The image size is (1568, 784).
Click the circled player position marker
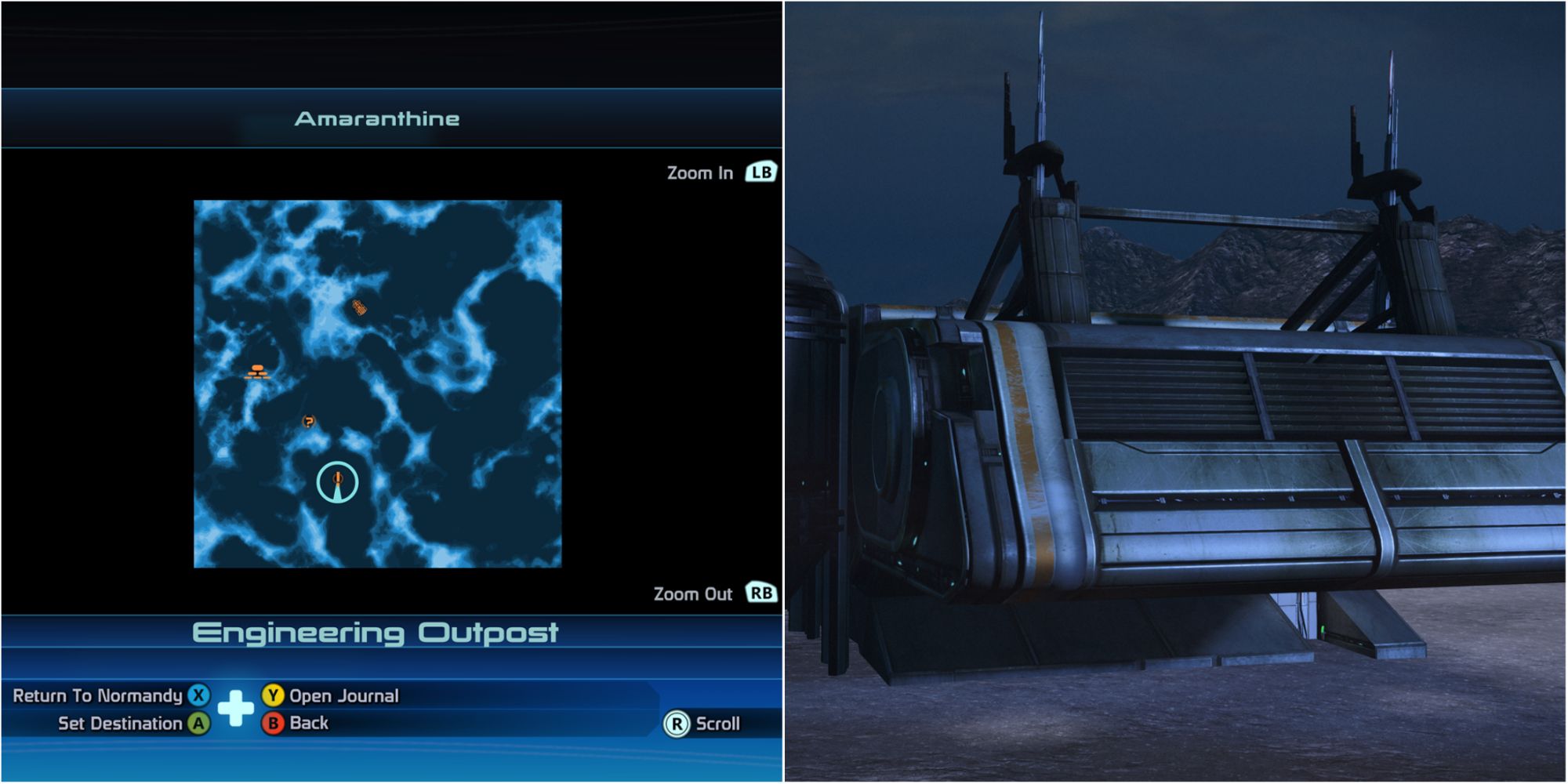pyautogui.click(x=337, y=481)
